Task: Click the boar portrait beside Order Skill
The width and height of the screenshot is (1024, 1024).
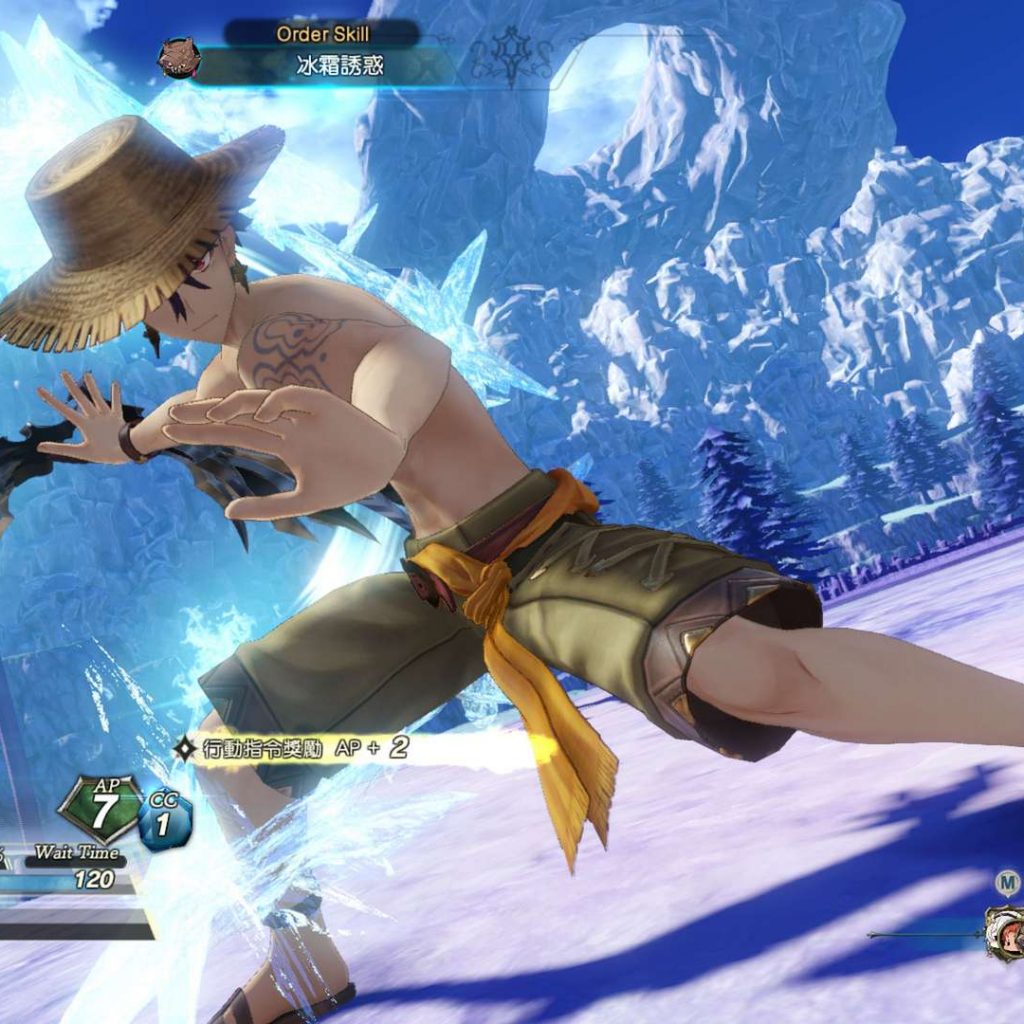Action: point(180,57)
